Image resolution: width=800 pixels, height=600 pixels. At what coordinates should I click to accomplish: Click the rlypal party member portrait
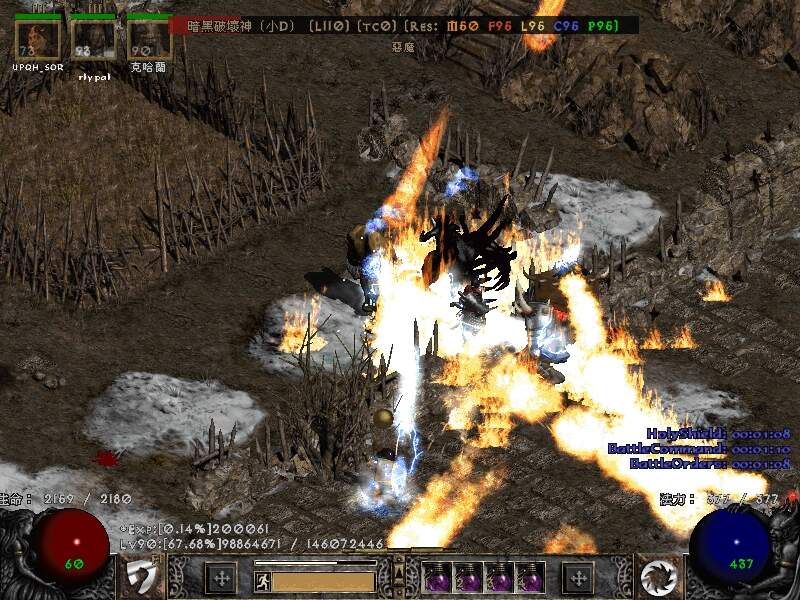click(x=93, y=40)
